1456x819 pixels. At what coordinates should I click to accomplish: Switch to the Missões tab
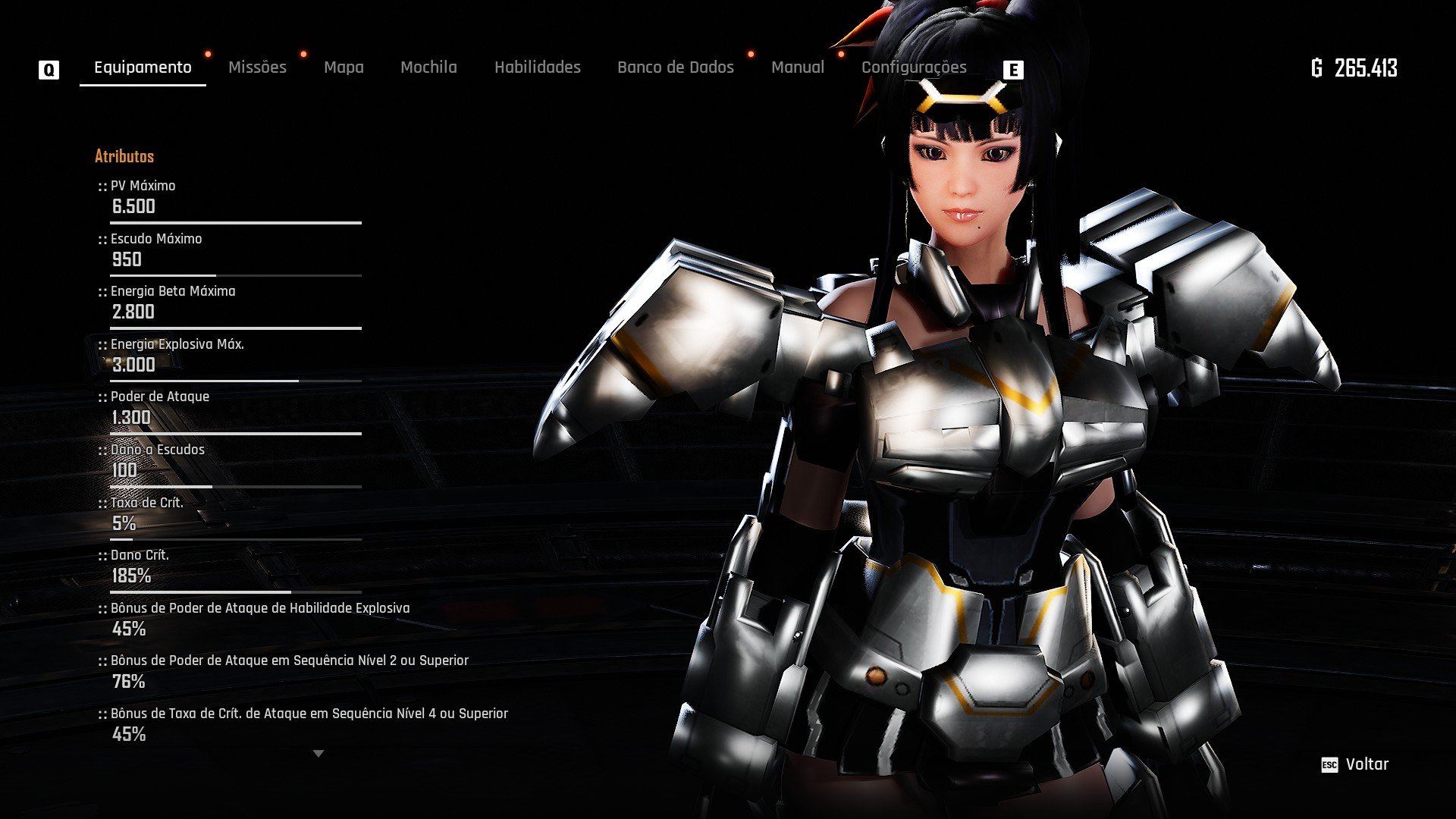(x=257, y=67)
